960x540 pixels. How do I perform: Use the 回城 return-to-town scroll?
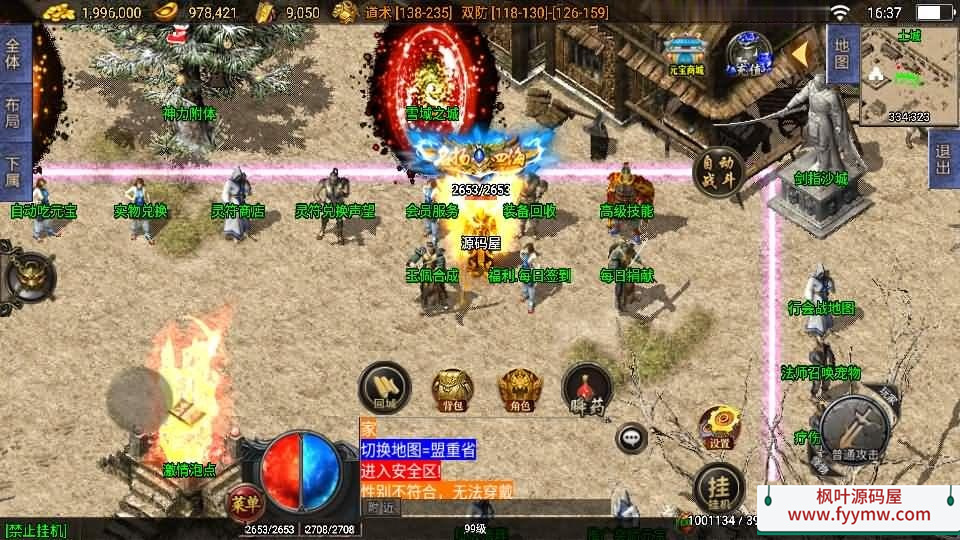384,387
